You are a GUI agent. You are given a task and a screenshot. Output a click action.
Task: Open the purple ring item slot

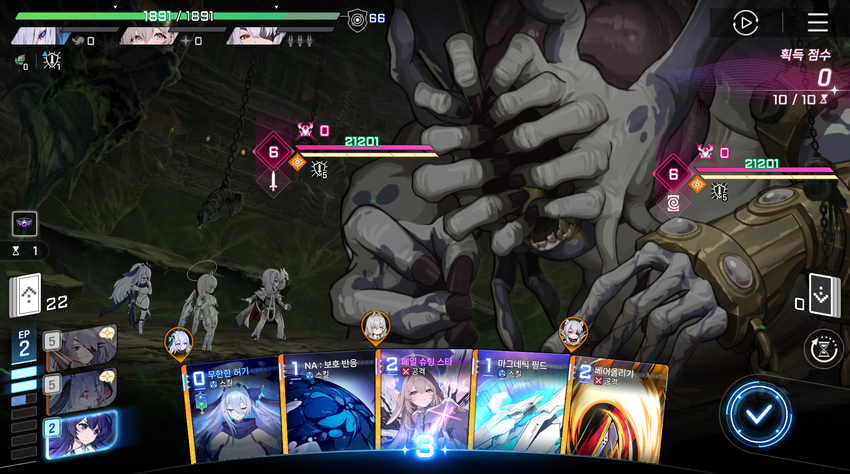[25, 224]
